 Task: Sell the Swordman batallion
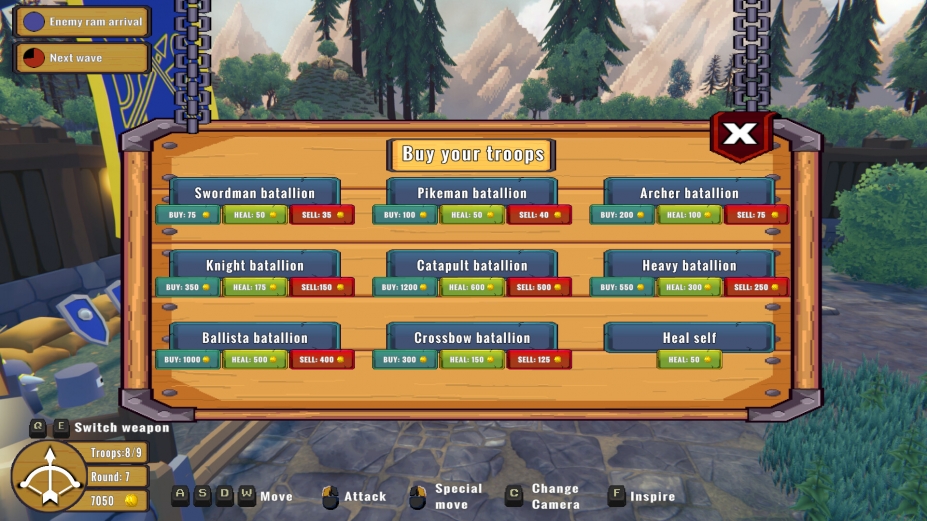click(322, 215)
